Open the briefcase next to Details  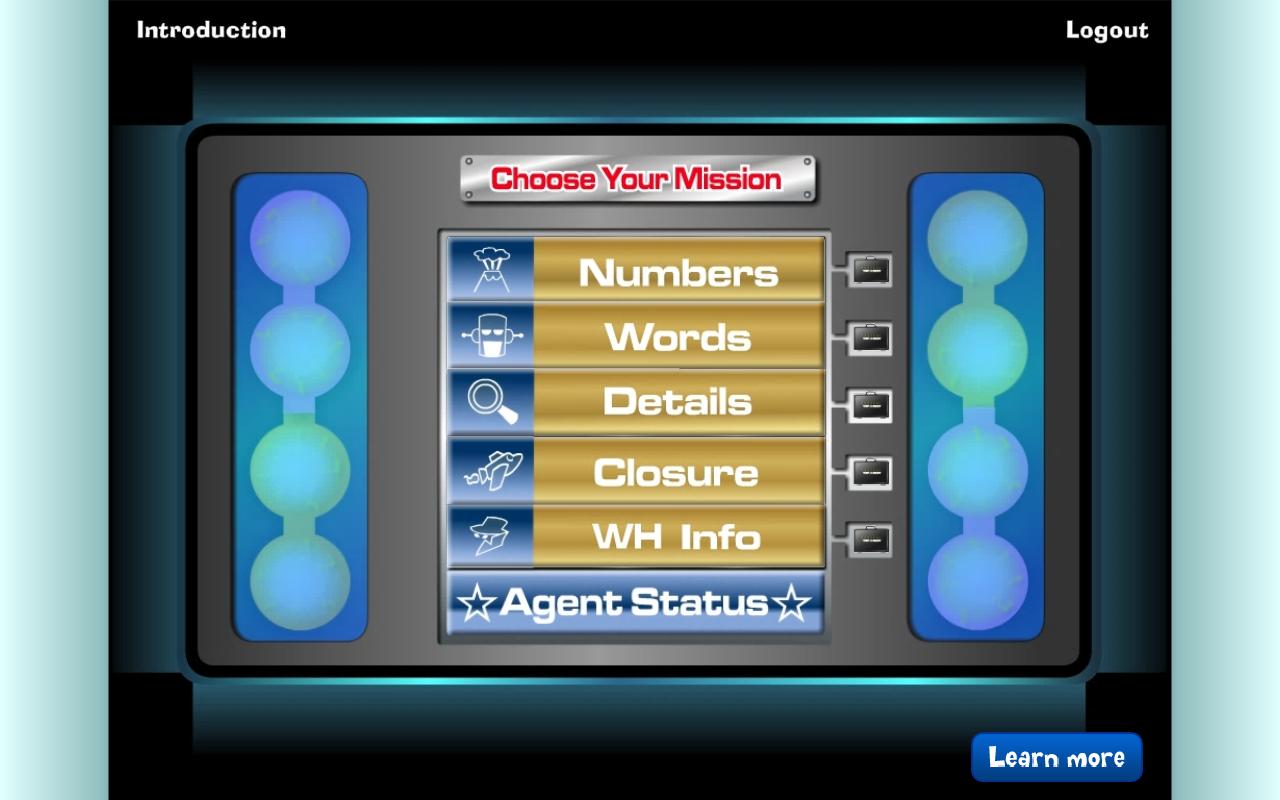point(868,406)
